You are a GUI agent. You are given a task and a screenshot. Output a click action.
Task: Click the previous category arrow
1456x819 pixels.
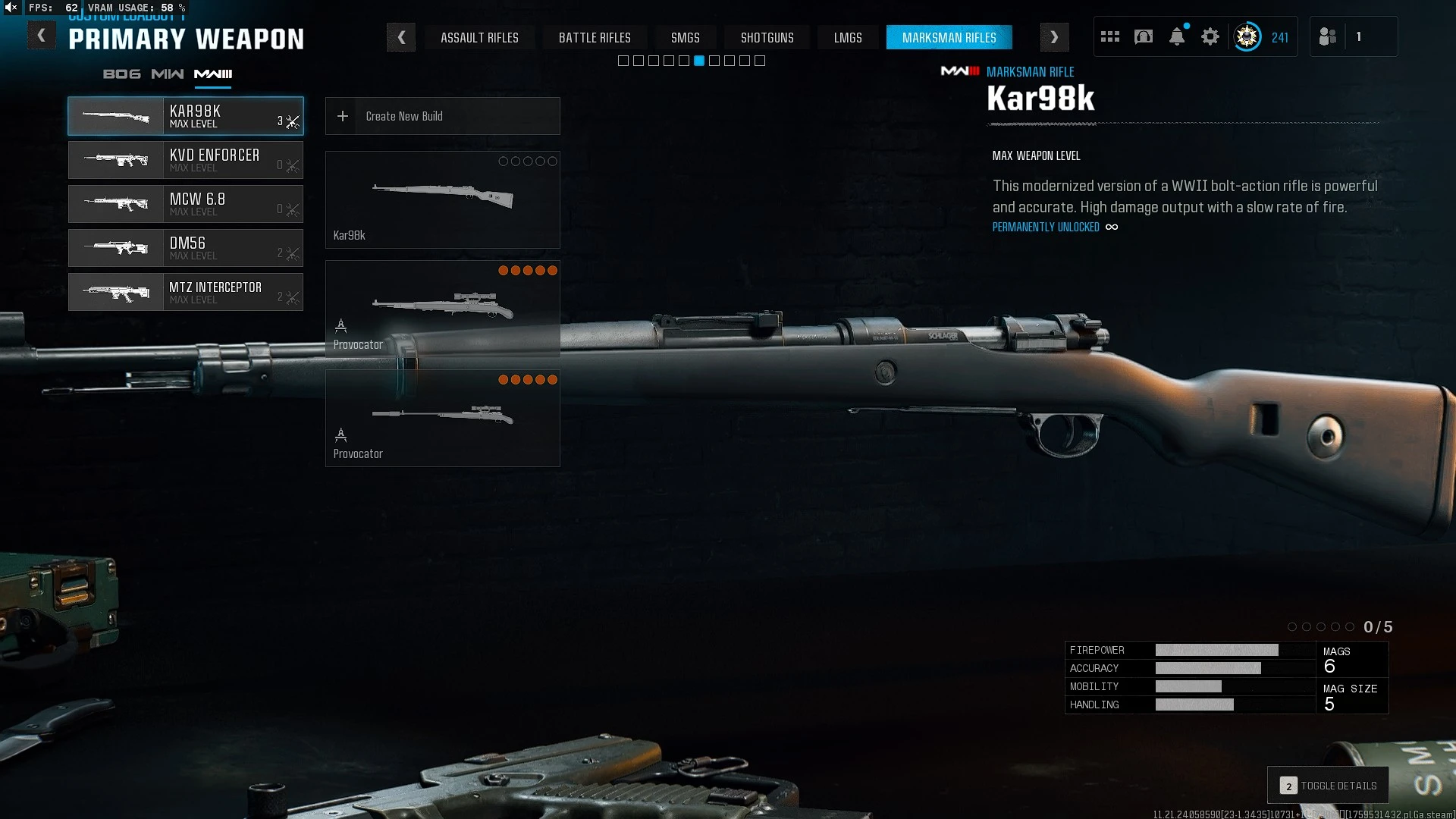(x=401, y=37)
